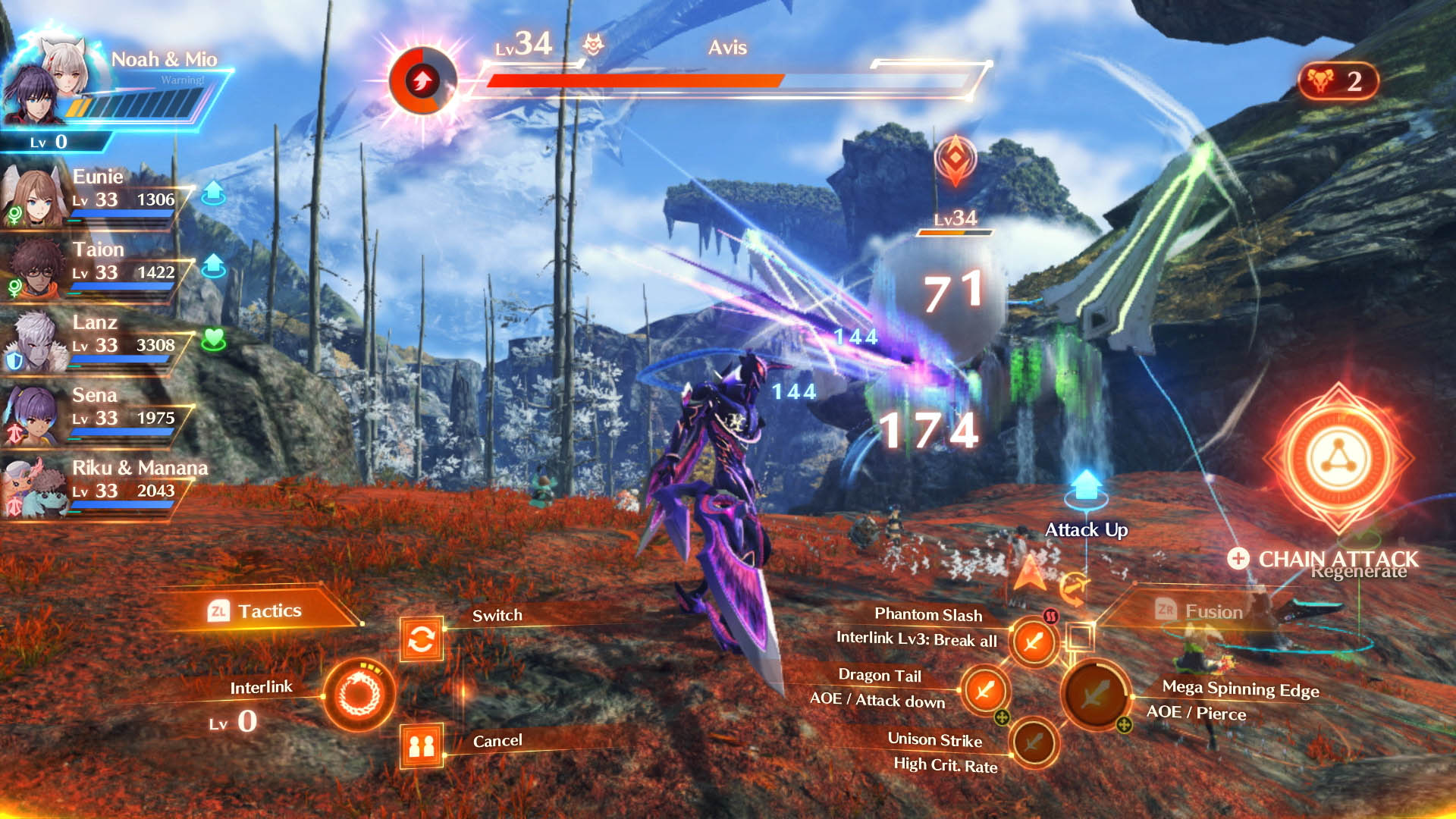This screenshot has width=1456, height=819.
Task: Choose the Cancel command icon
Action: click(422, 746)
